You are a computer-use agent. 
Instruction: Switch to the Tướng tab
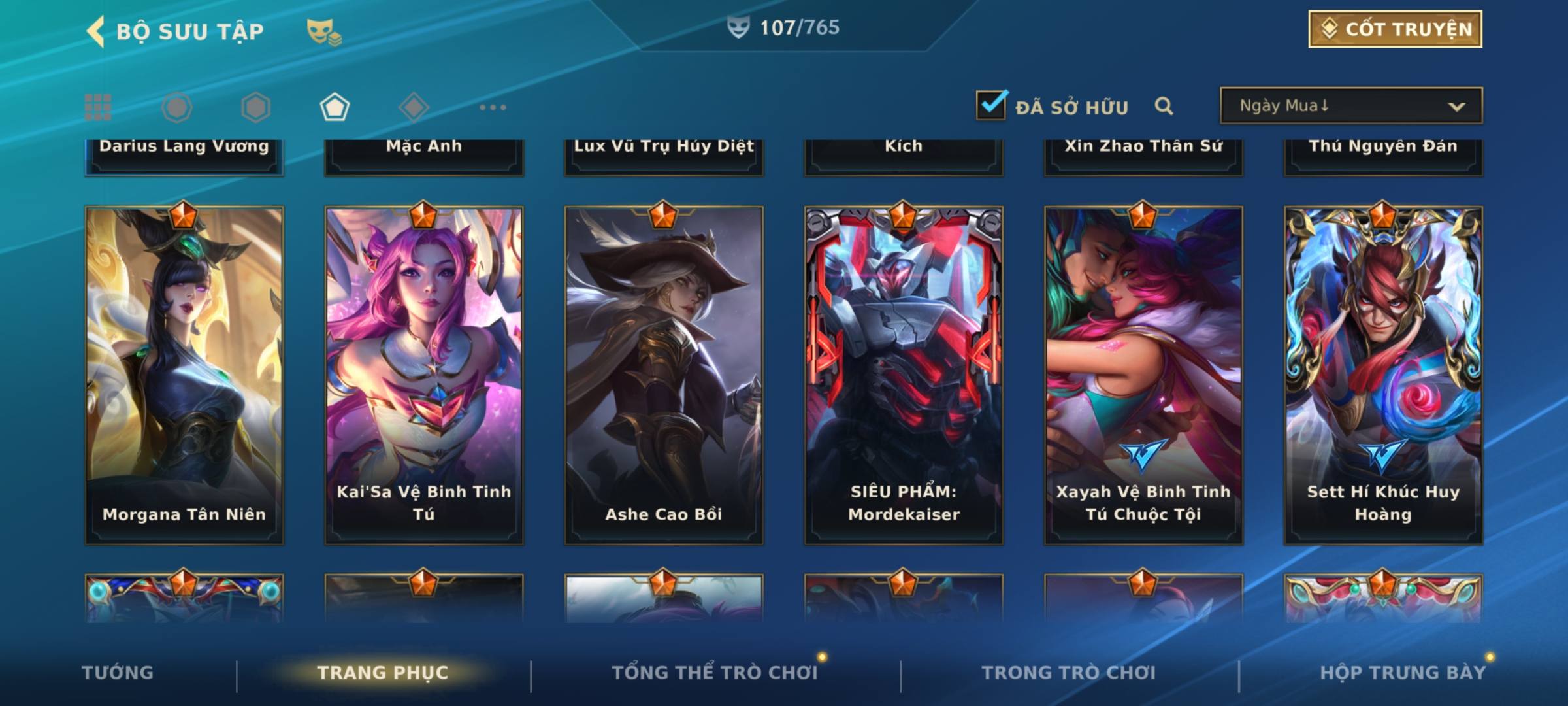(x=118, y=673)
